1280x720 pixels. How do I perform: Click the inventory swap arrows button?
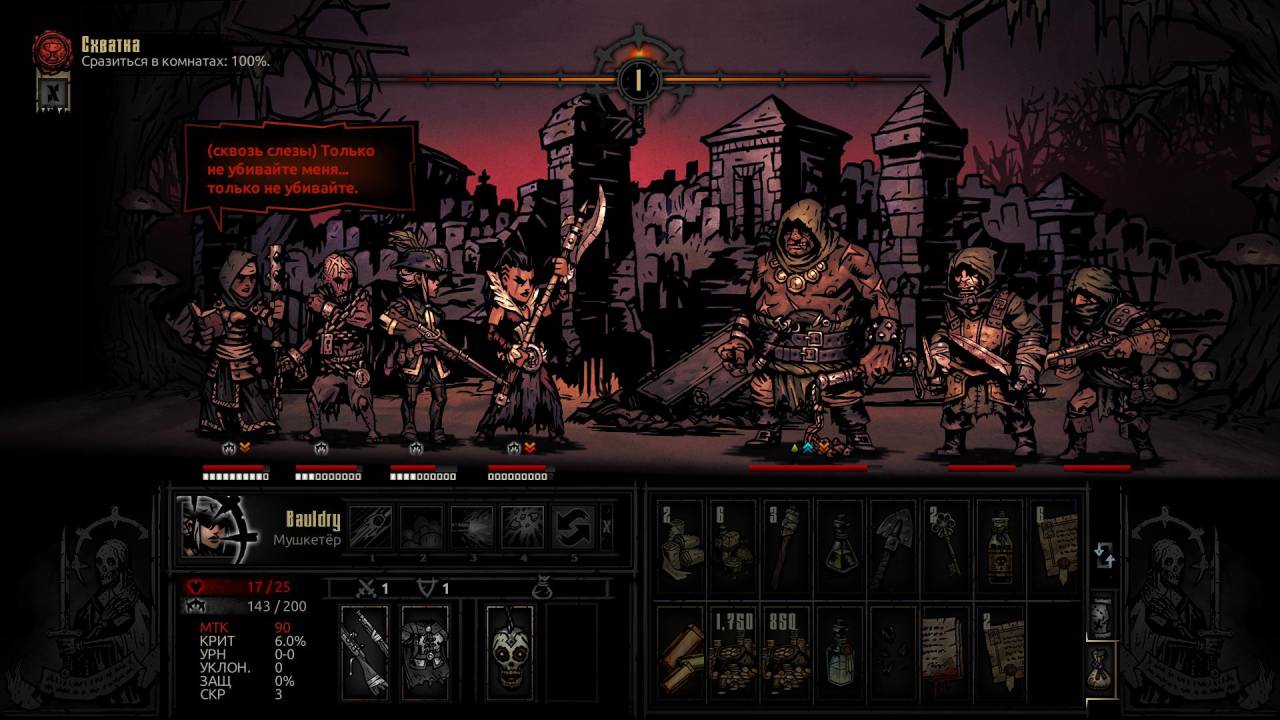tap(1103, 555)
